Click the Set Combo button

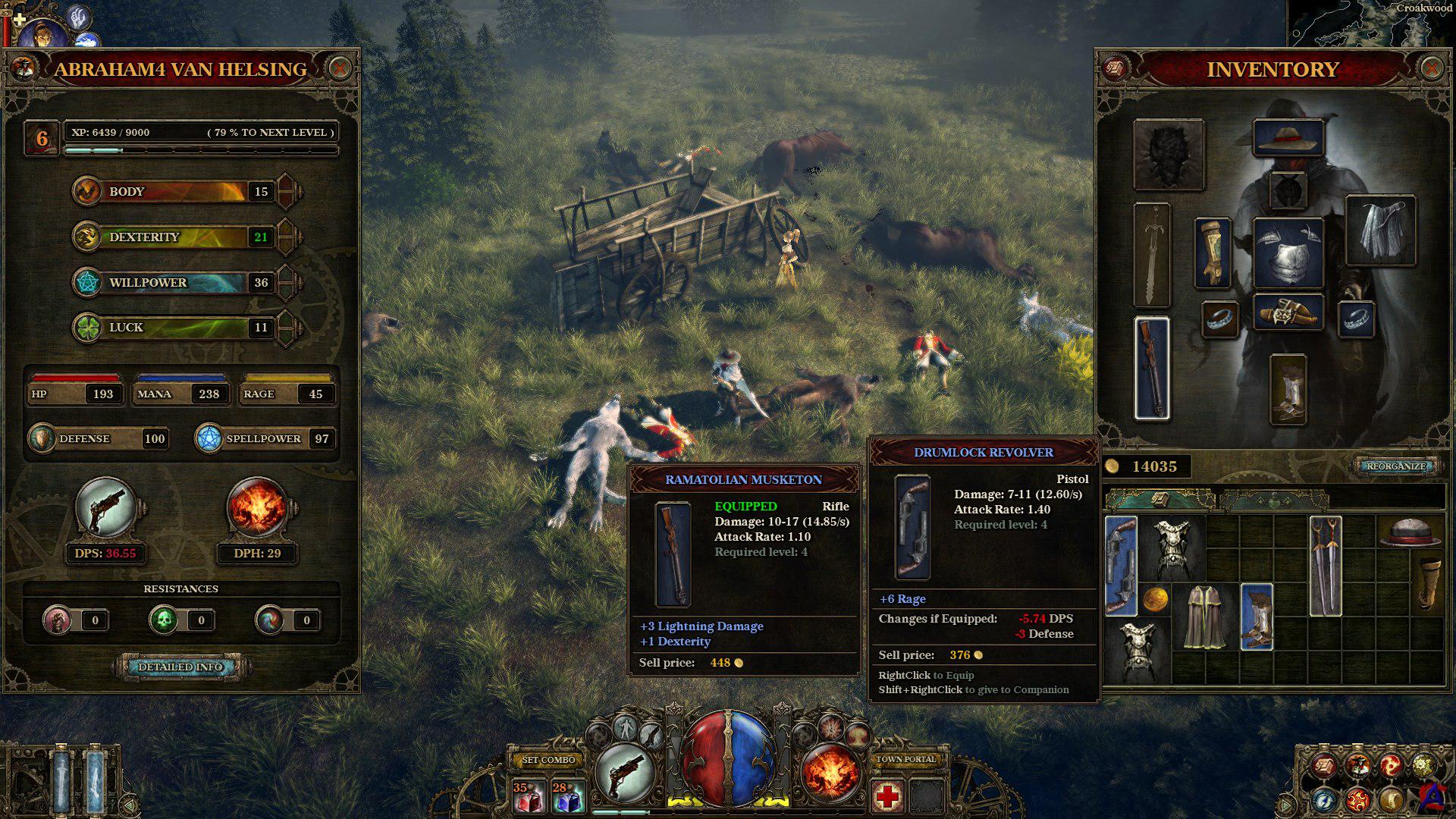[549, 760]
